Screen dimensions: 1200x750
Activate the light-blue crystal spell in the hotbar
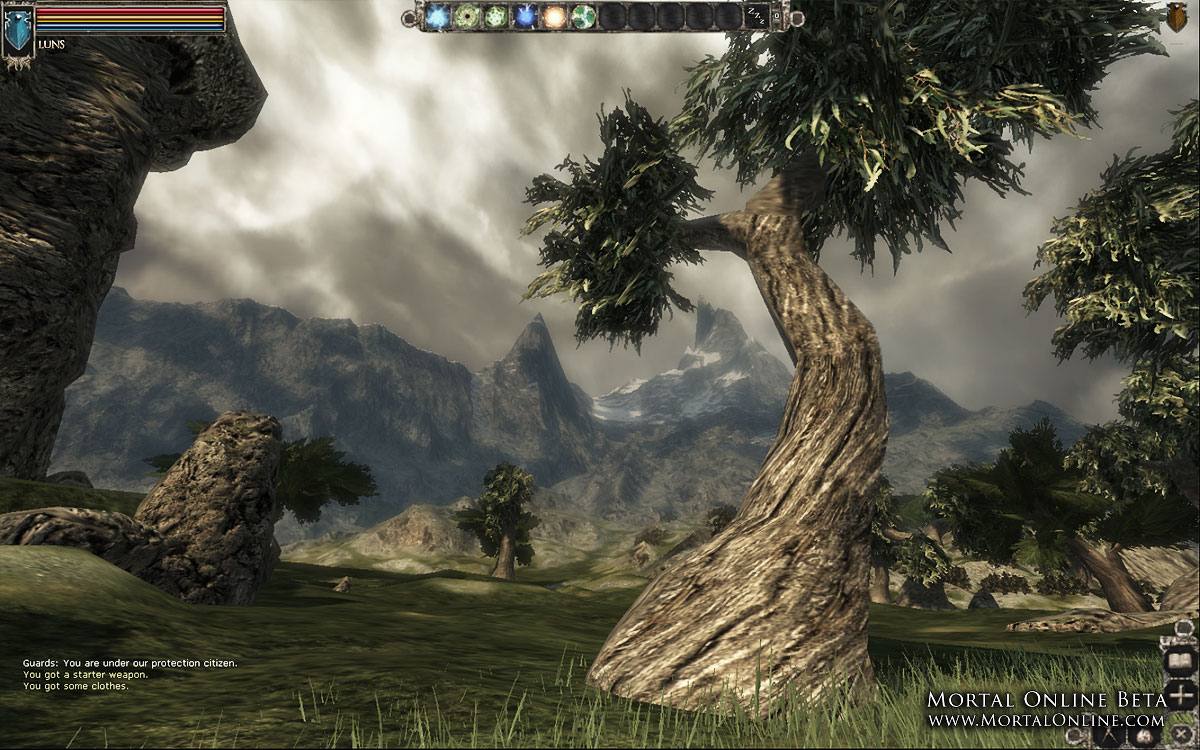pyautogui.click(x=437, y=16)
